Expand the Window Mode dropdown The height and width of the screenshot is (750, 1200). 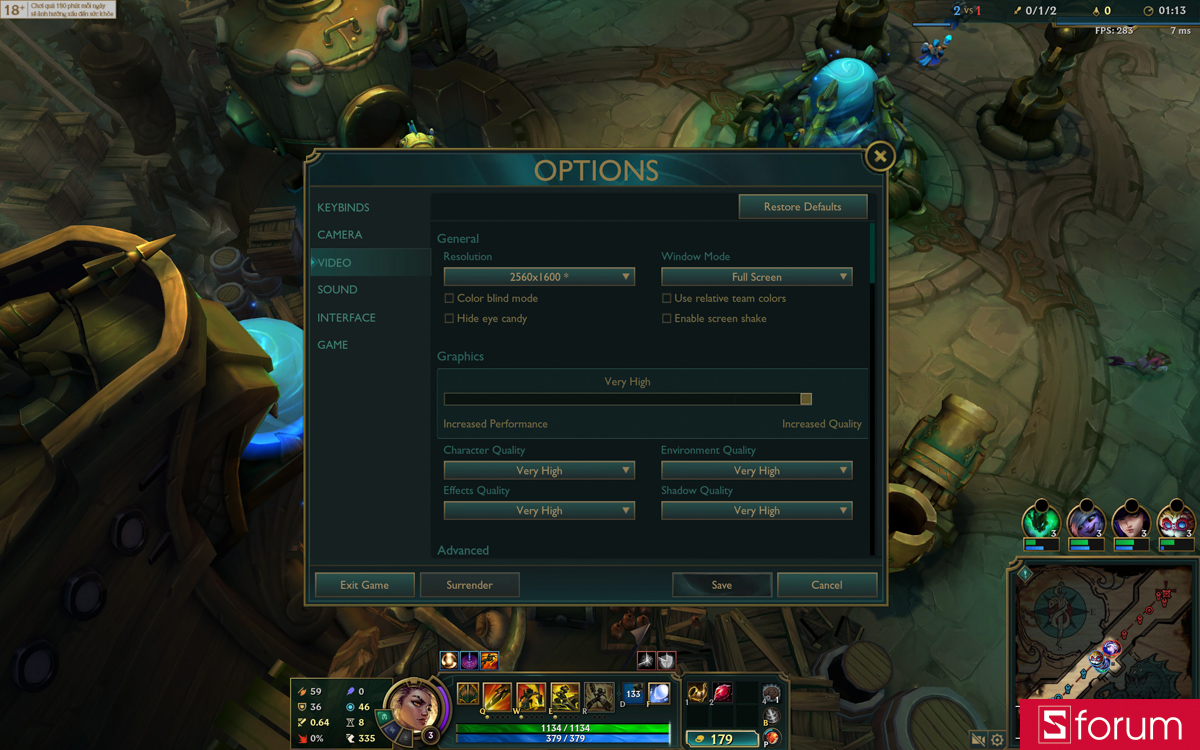[x=756, y=277]
